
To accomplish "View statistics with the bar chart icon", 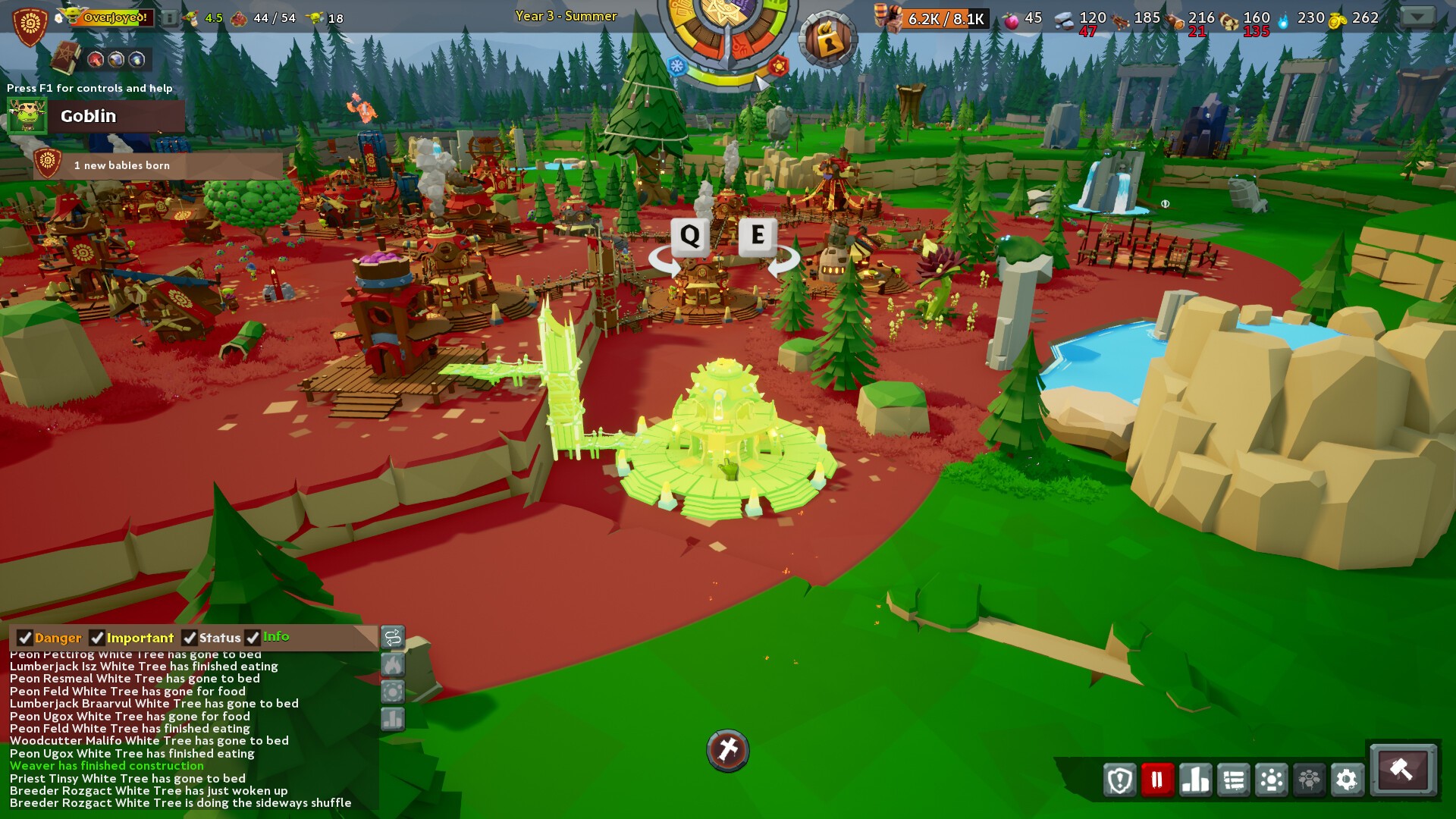I will [1195, 779].
